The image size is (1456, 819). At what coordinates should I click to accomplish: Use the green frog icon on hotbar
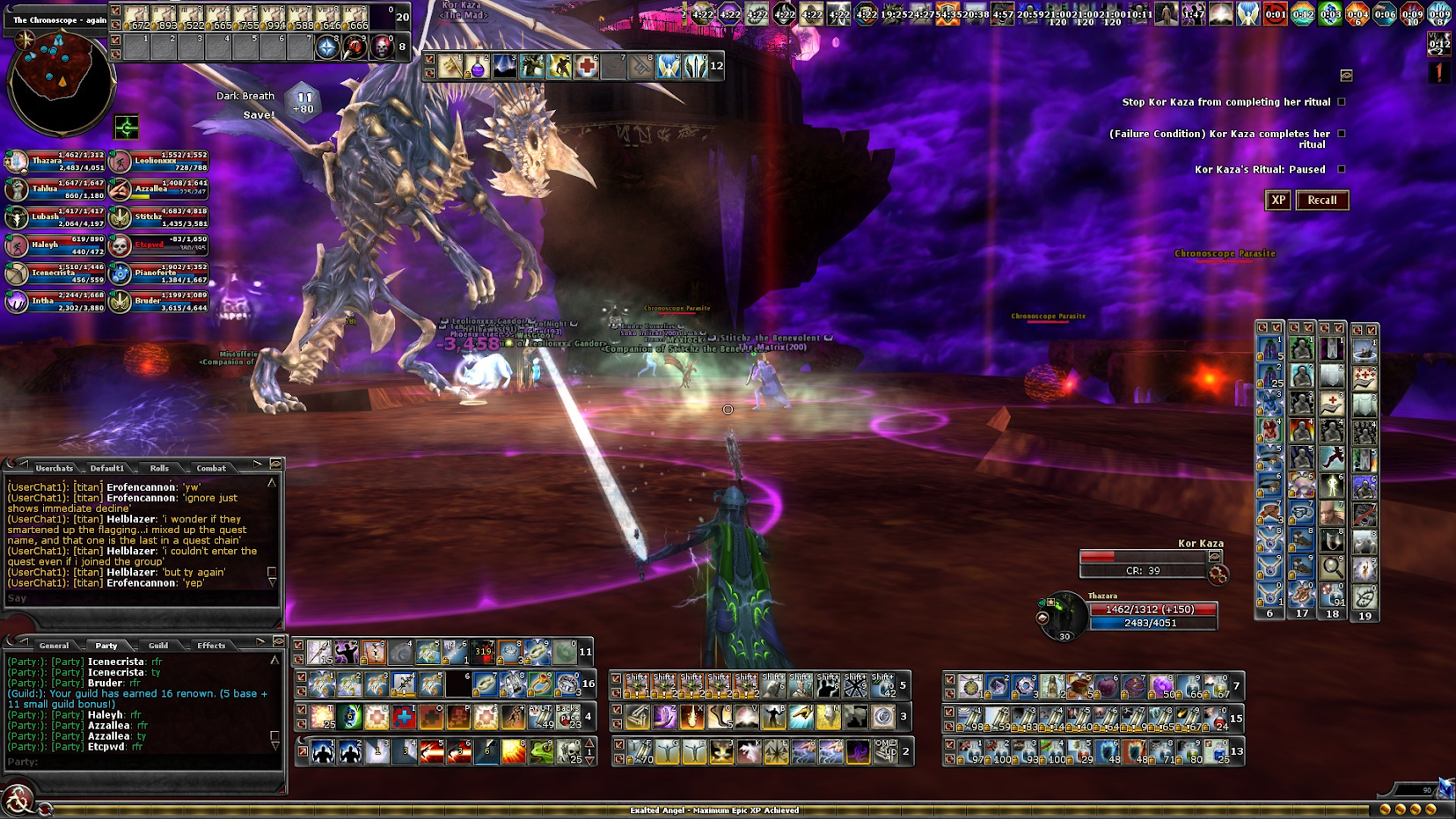(541, 752)
